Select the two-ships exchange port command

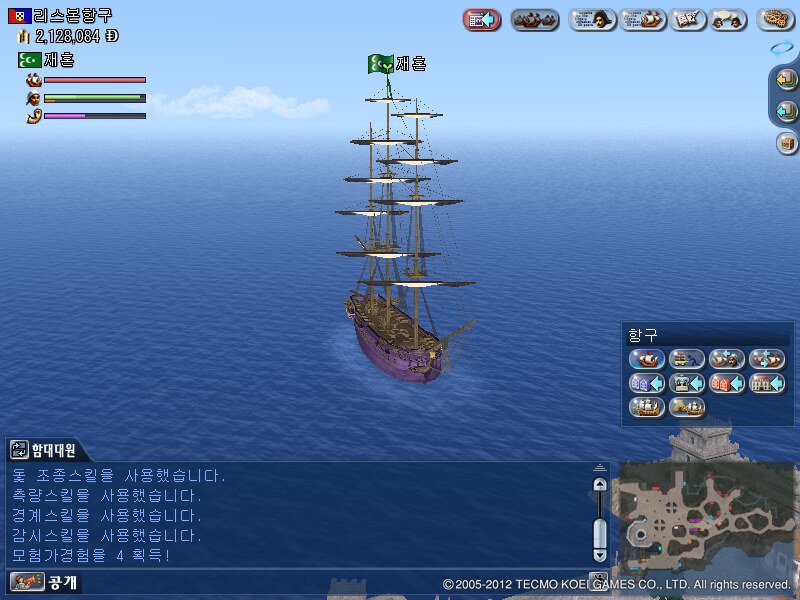[x=767, y=358]
